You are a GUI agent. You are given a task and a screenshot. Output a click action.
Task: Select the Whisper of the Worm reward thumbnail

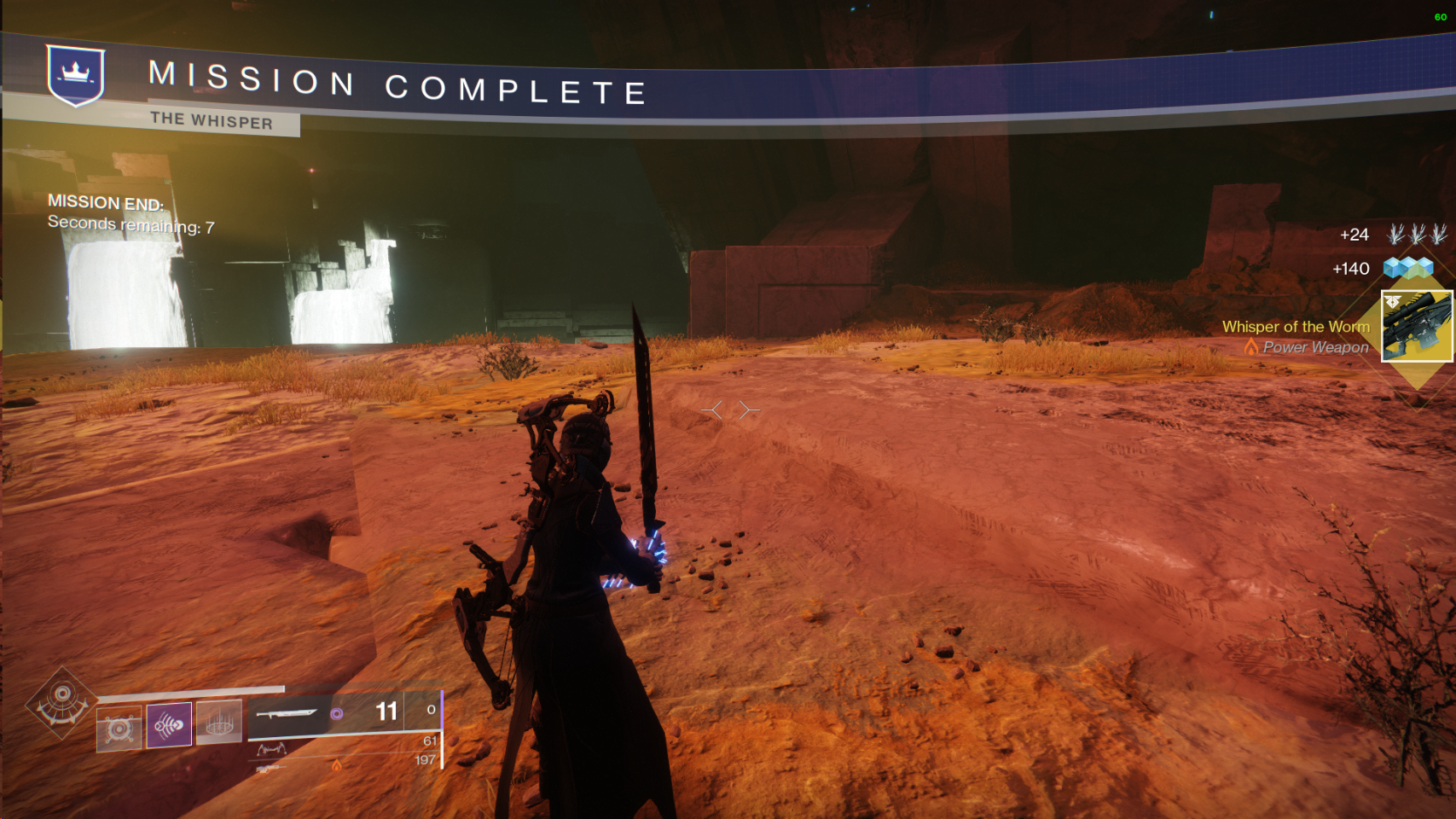(x=1416, y=326)
